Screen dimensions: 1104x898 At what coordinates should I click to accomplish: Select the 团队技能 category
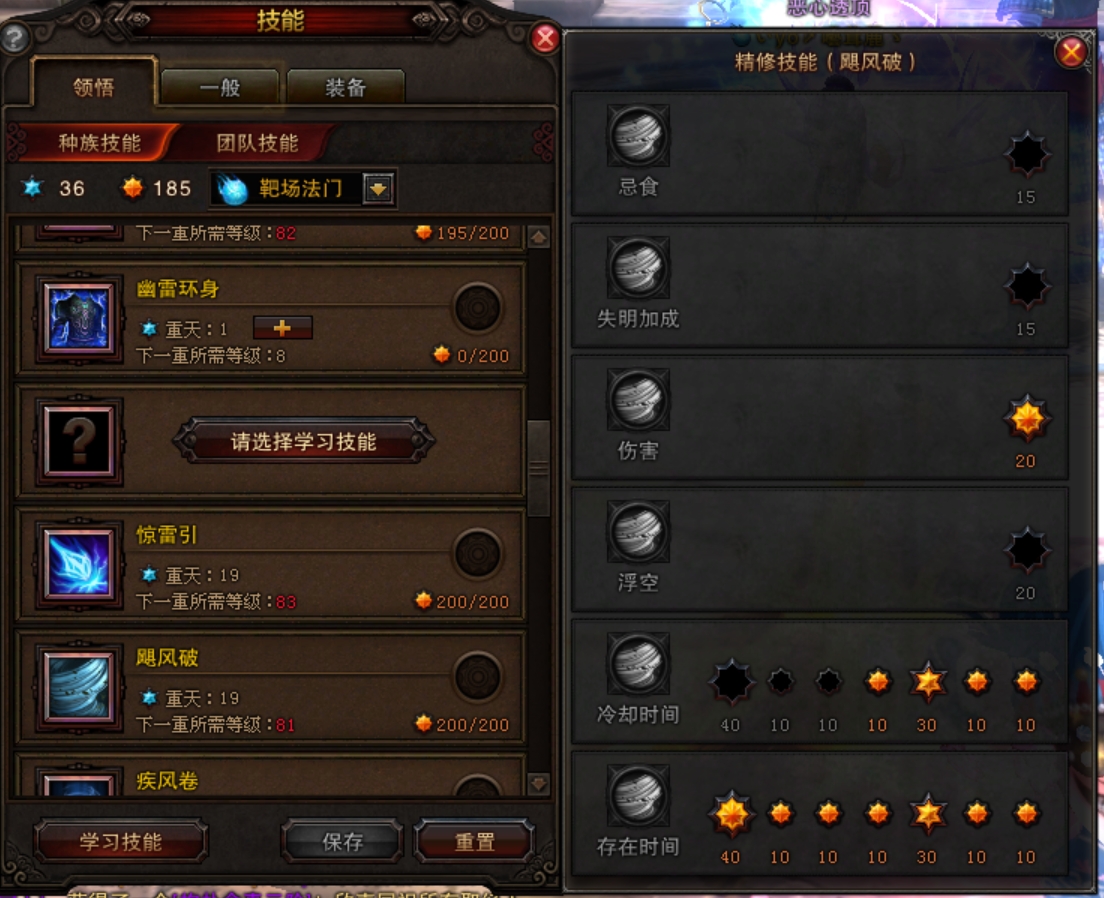[257, 143]
